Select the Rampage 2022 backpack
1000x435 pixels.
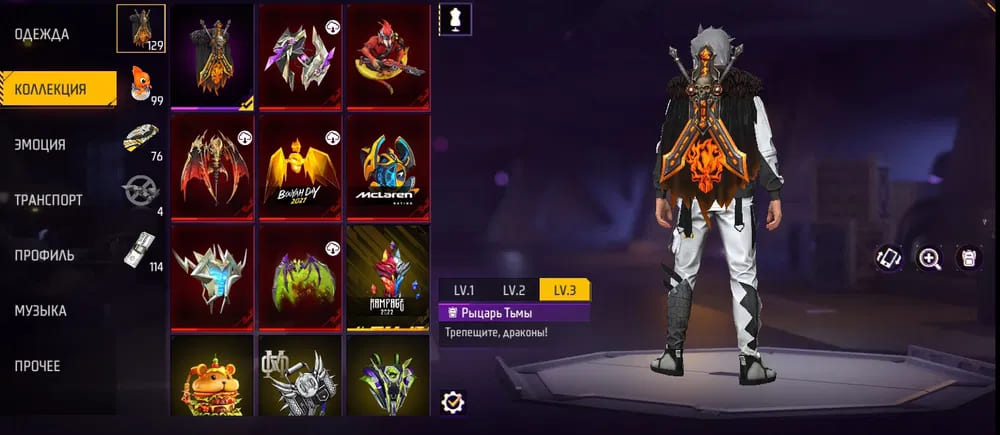[388, 278]
